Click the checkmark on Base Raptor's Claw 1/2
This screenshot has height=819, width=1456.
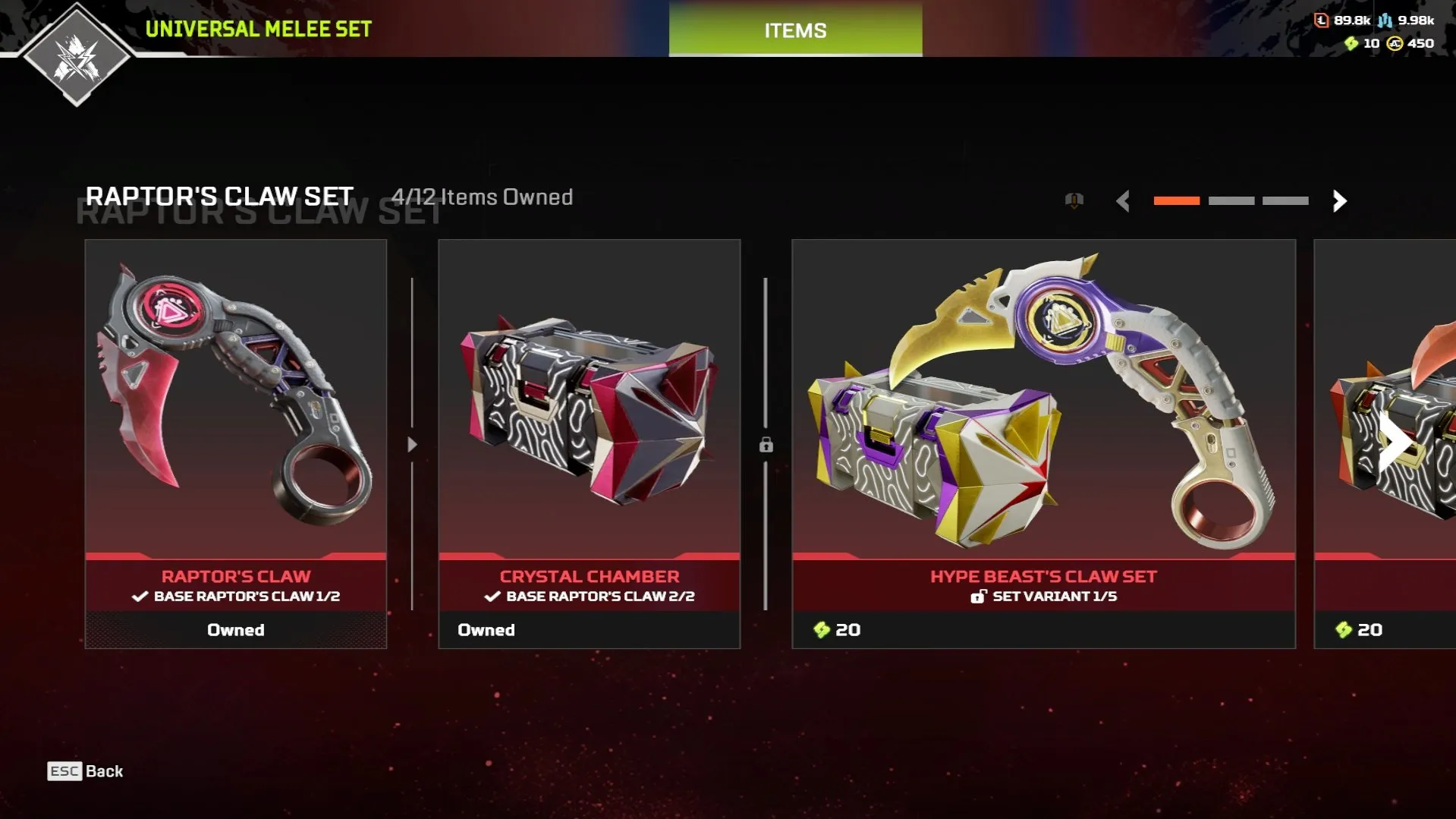pos(139,597)
